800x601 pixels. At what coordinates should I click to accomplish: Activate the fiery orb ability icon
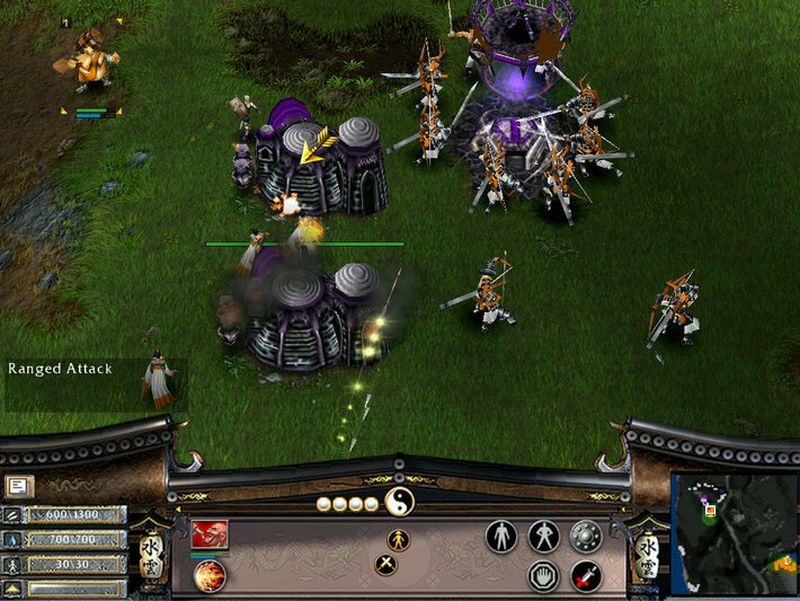209,575
